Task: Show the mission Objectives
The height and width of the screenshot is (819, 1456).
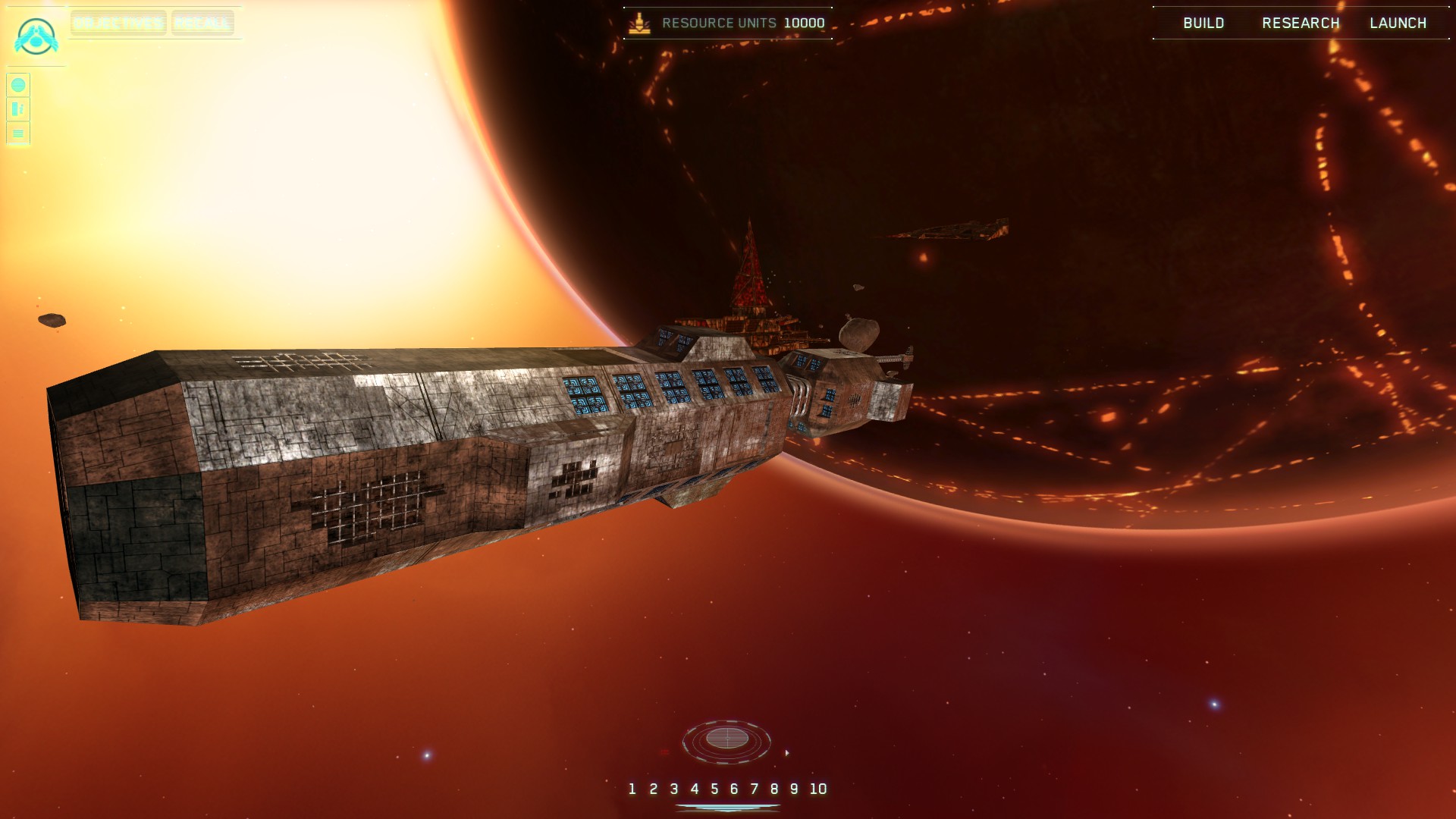Action: point(118,23)
